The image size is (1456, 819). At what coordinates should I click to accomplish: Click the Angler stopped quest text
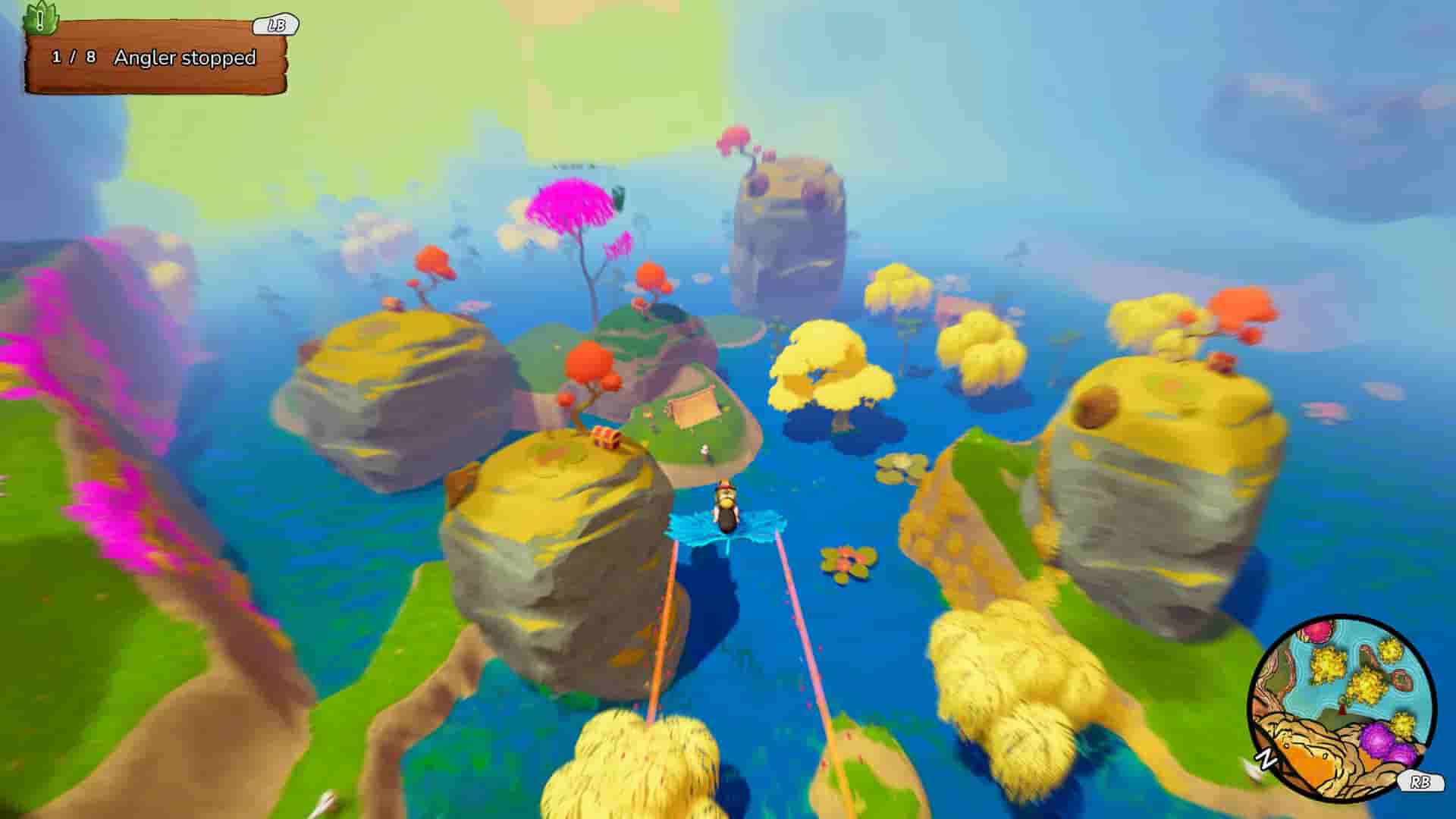tap(185, 57)
